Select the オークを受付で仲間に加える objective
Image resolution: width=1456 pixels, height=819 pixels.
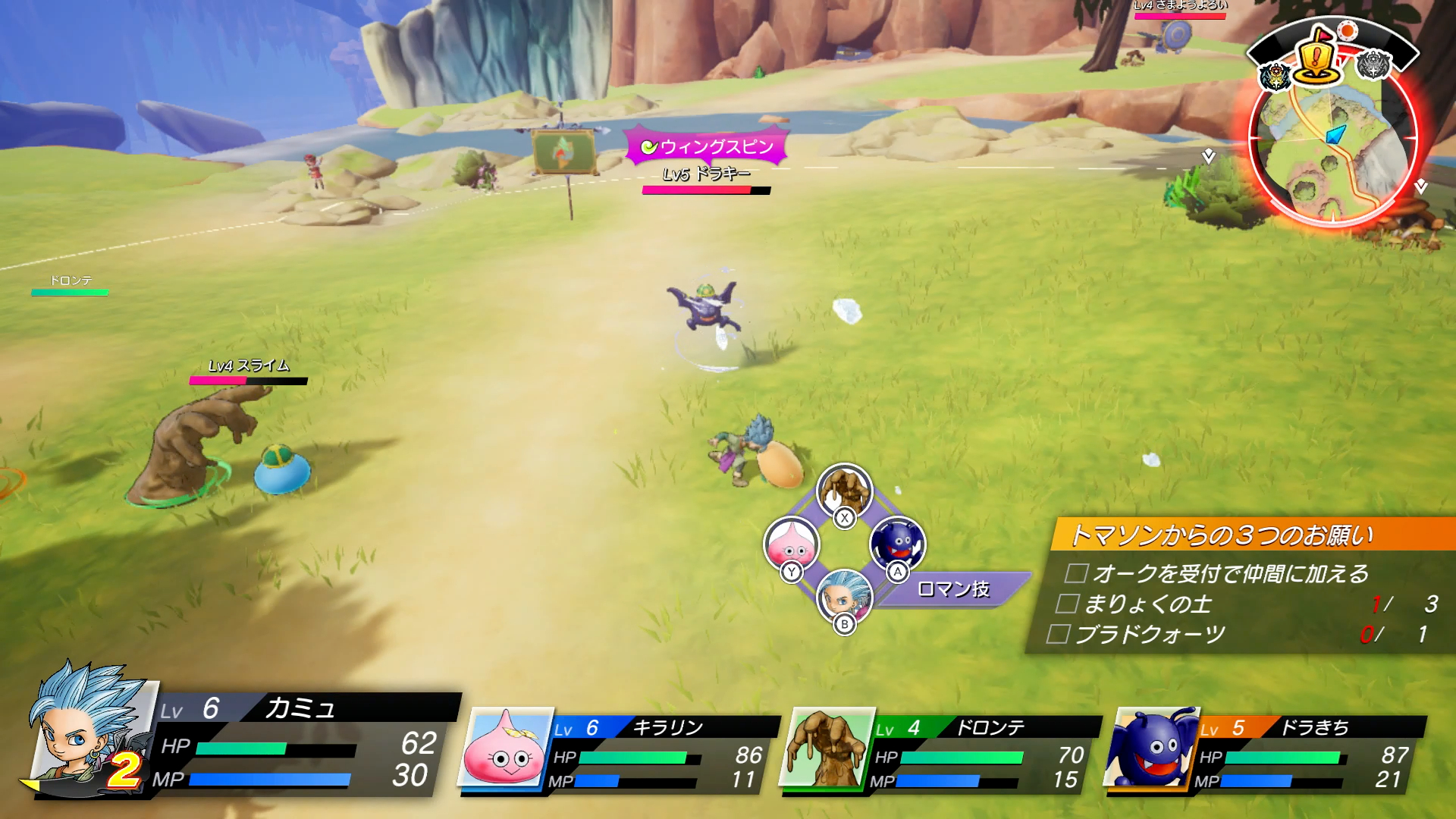coord(1230,574)
